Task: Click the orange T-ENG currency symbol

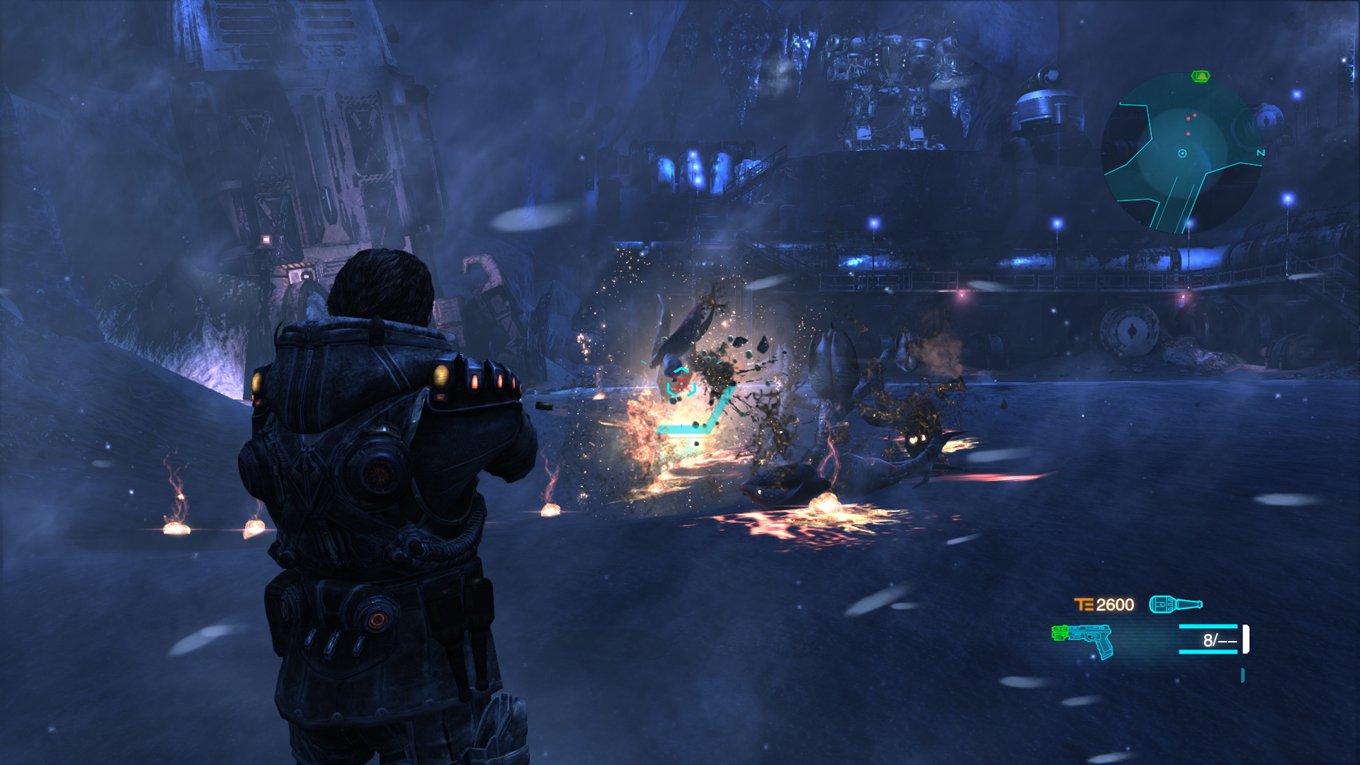Action: coord(1083,604)
